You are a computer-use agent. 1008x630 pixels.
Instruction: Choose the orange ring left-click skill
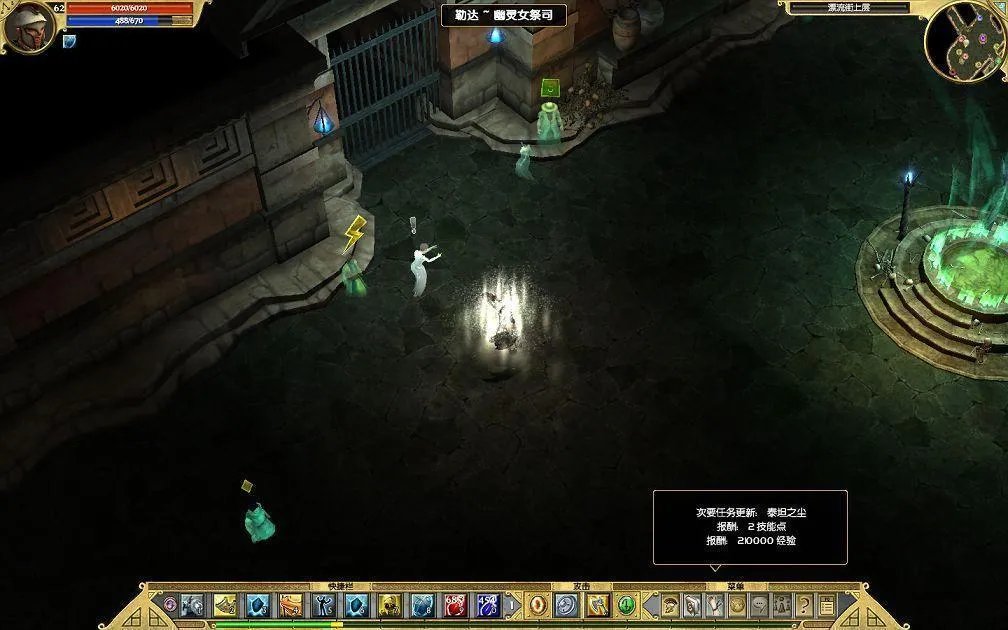point(538,605)
